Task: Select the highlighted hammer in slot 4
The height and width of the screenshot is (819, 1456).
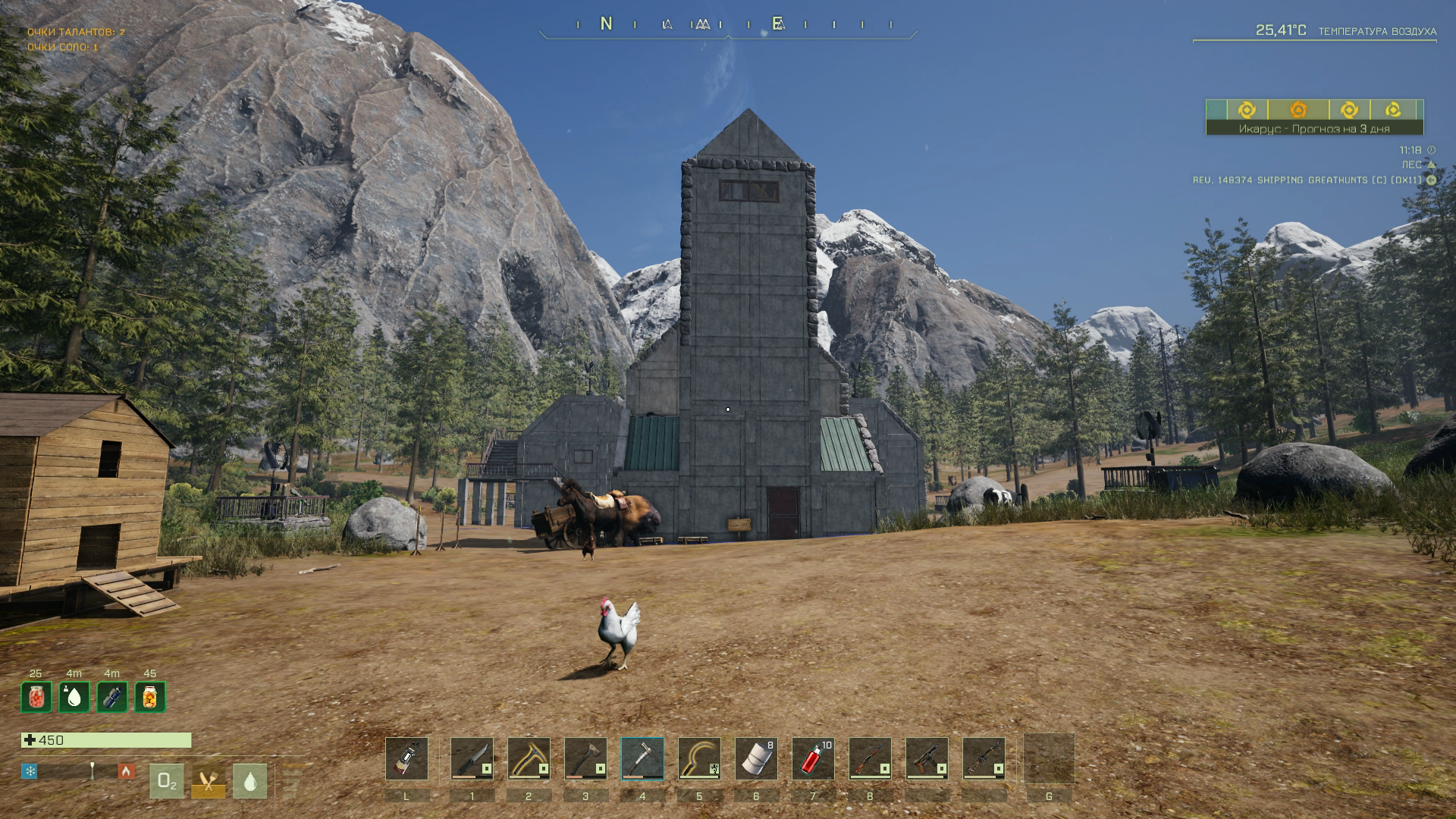Action: pyautogui.click(x=642, y=758)
